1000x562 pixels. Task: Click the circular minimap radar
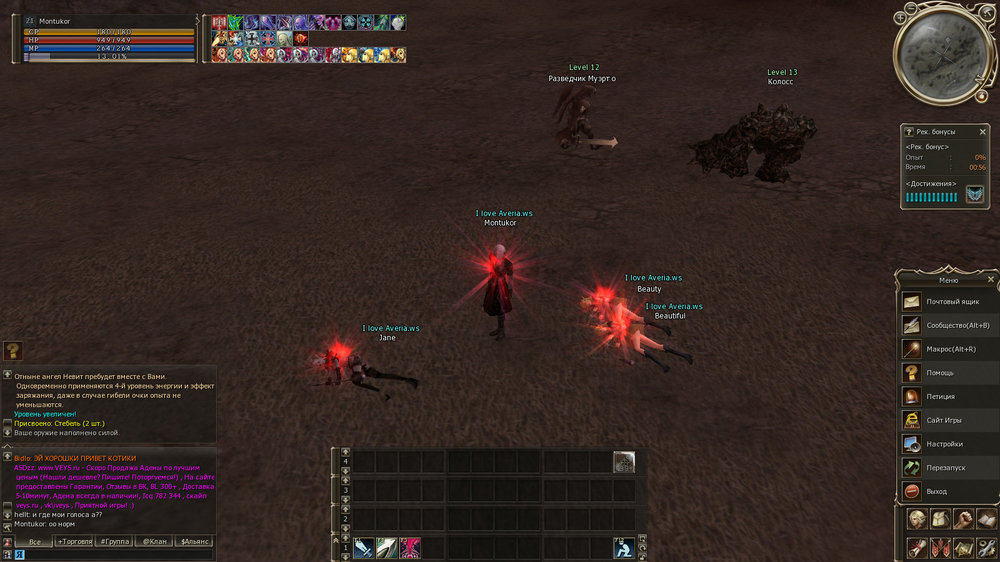pyautogui.click(x=935, y=58)
